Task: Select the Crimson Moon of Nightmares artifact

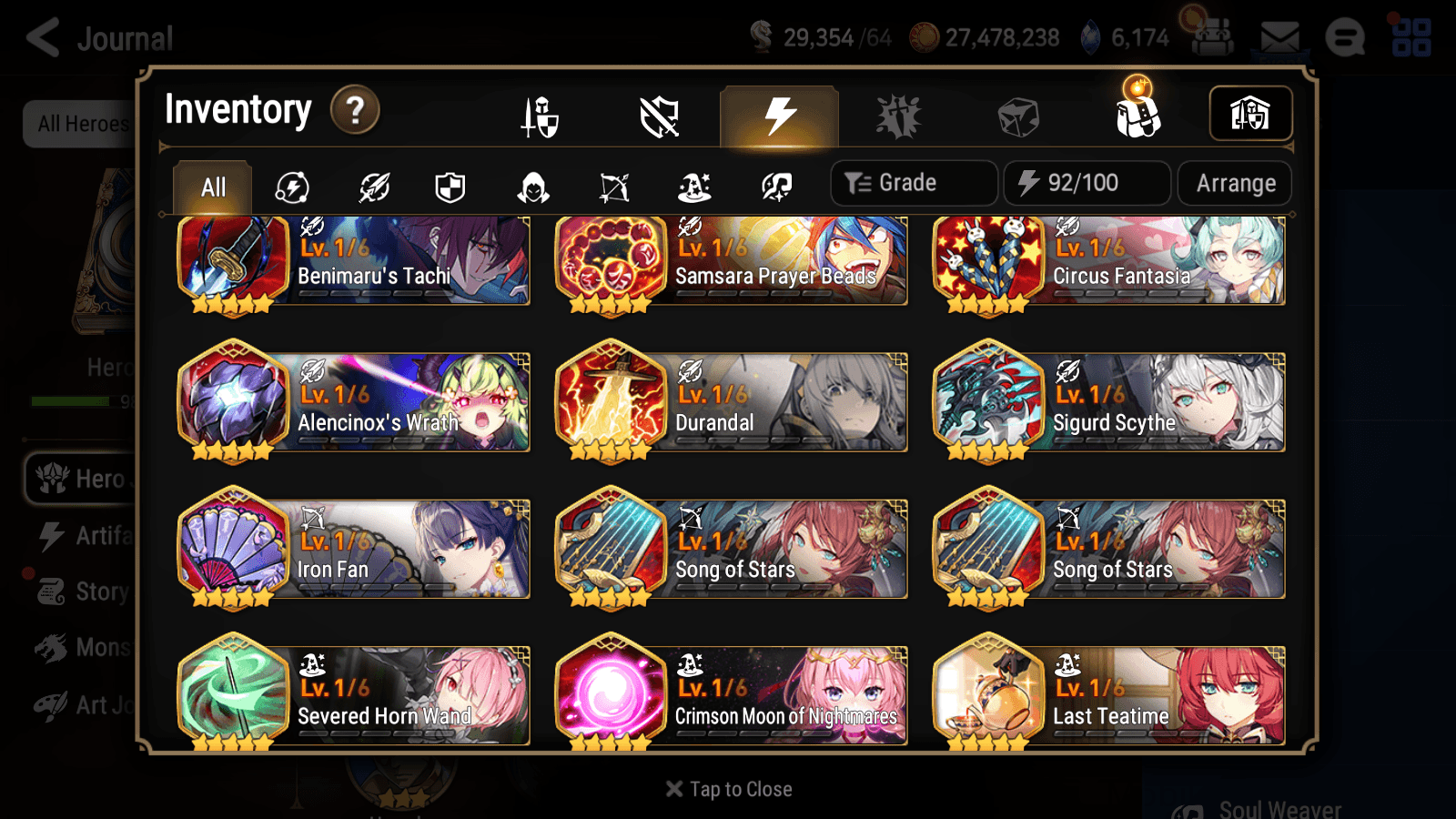Action: tap(731, 695)
